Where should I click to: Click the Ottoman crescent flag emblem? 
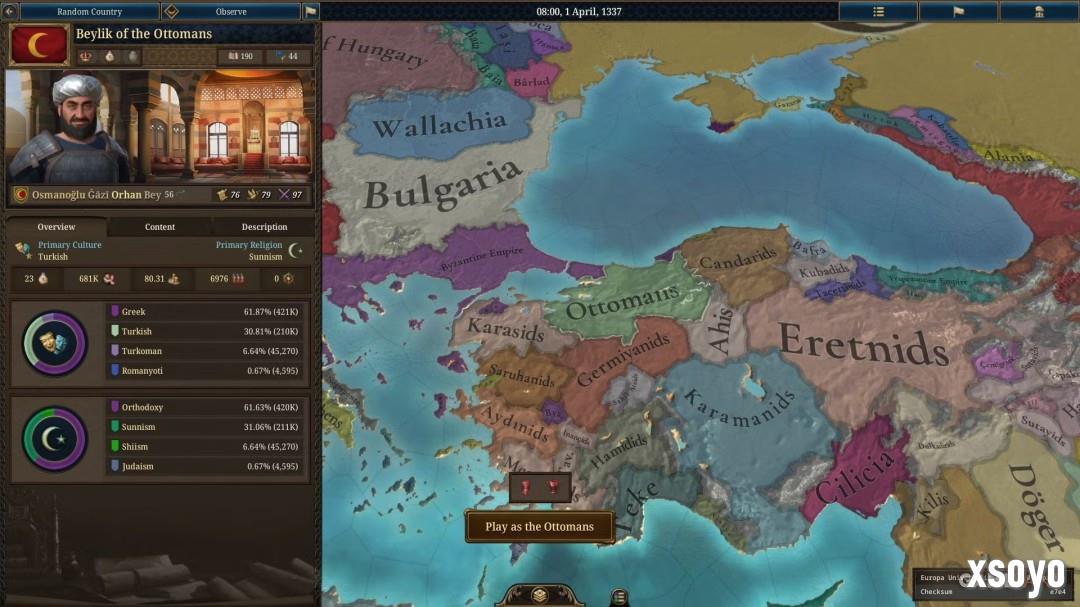39,45
